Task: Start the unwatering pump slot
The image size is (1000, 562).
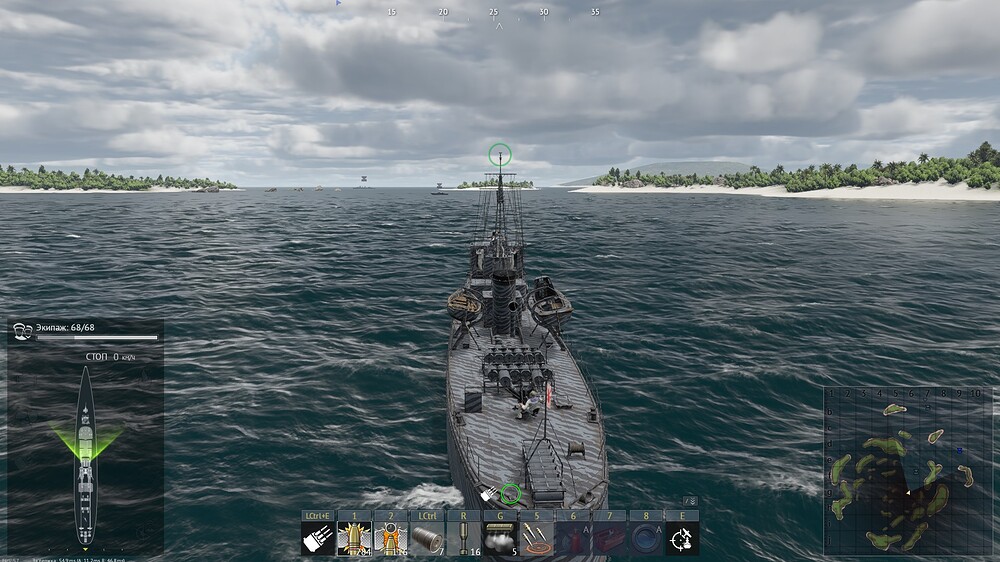Action: tap(645, 538)
